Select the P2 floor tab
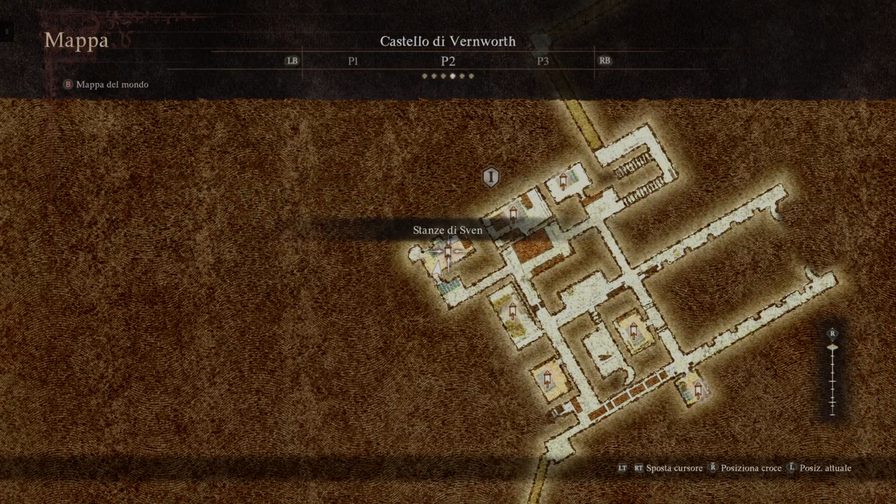 tap(448, 61)
